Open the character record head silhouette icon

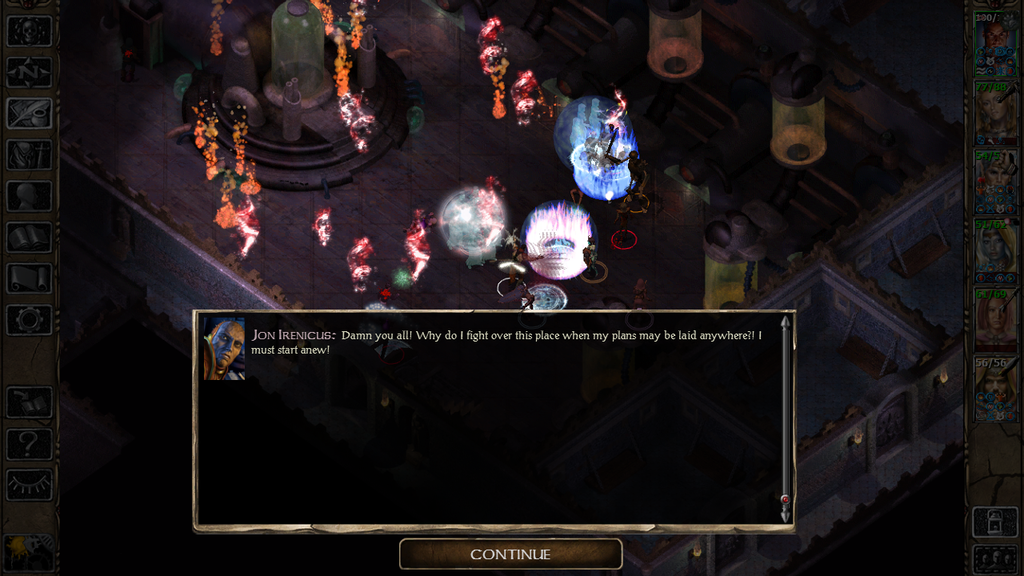(29, 196)
